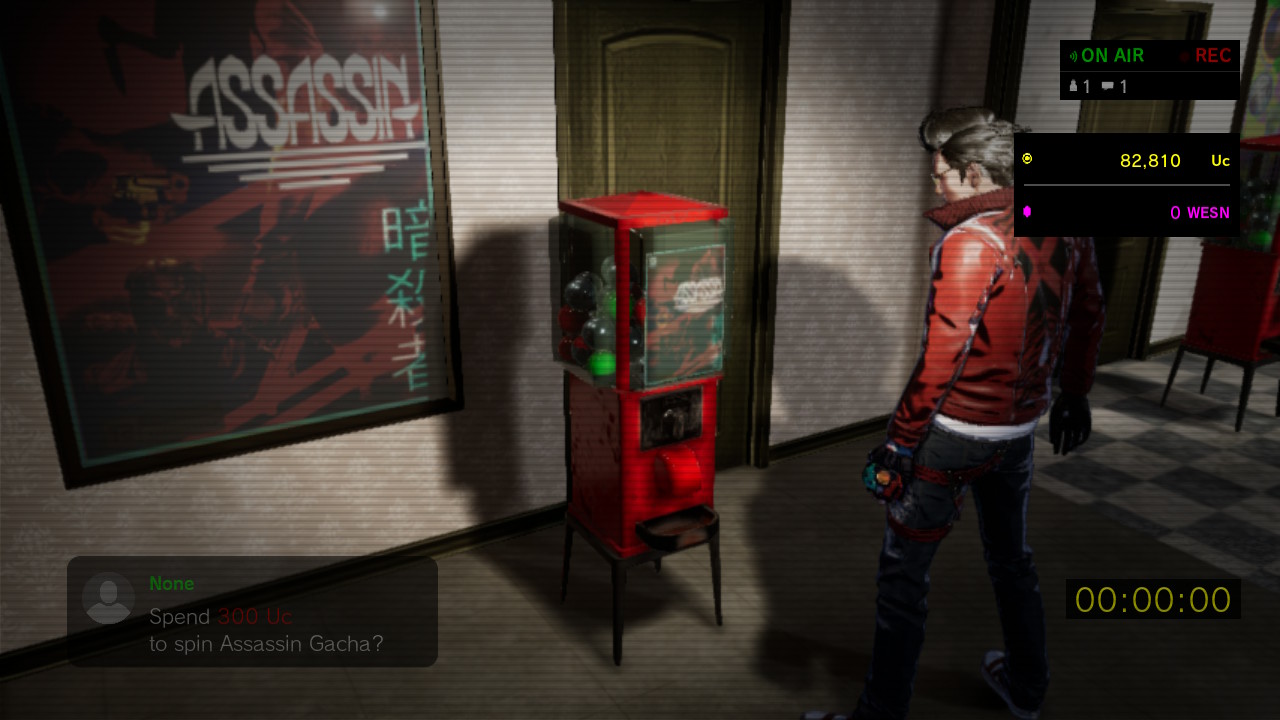This screenshot has width=1280, height=720.
Task: Select the pink WESN gem icon
Action: point(1026,211)
